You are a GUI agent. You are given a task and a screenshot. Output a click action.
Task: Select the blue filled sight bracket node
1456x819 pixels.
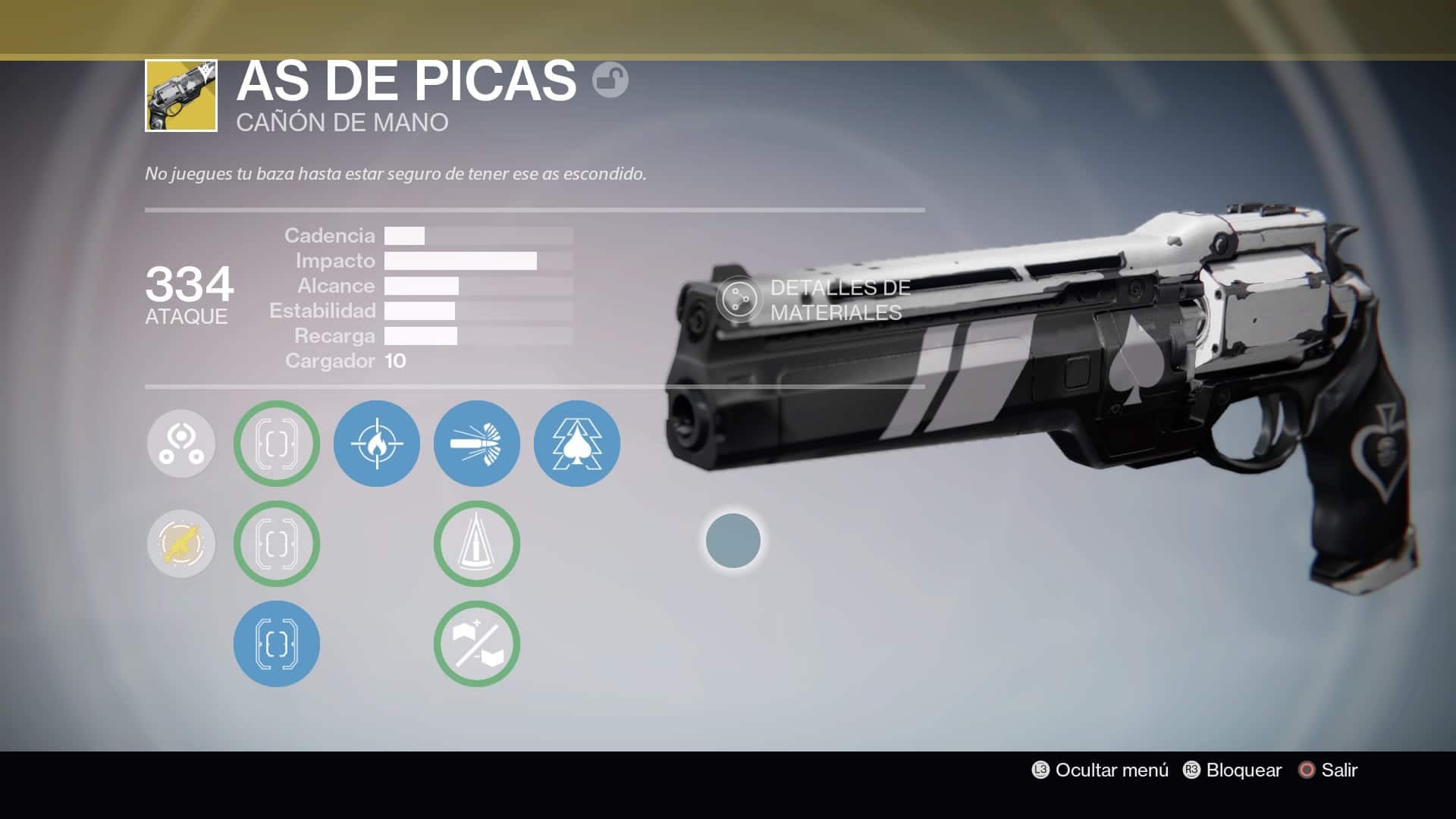[x=277, y=644]
